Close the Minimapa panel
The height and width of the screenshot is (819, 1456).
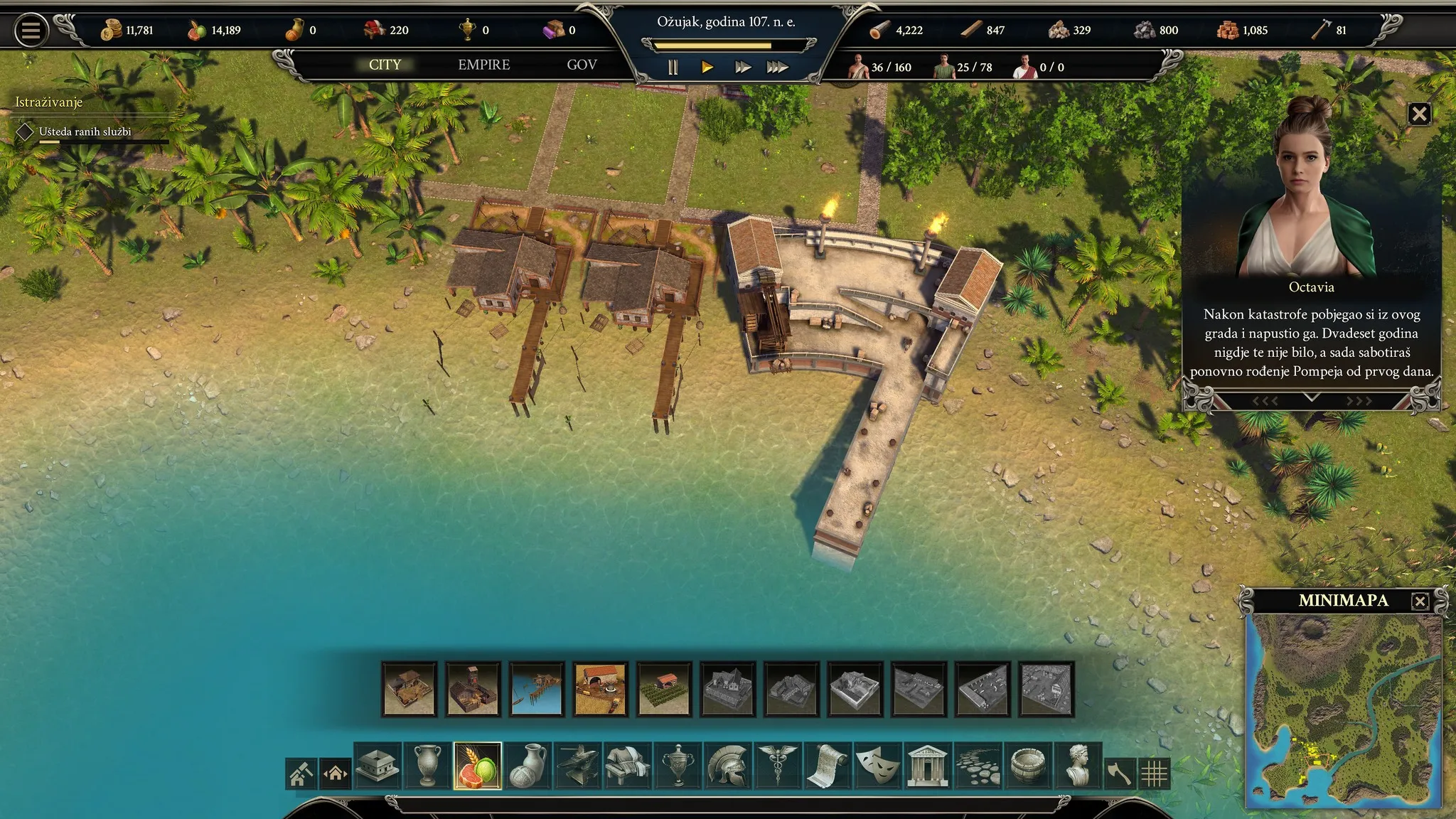[1420, 601]
